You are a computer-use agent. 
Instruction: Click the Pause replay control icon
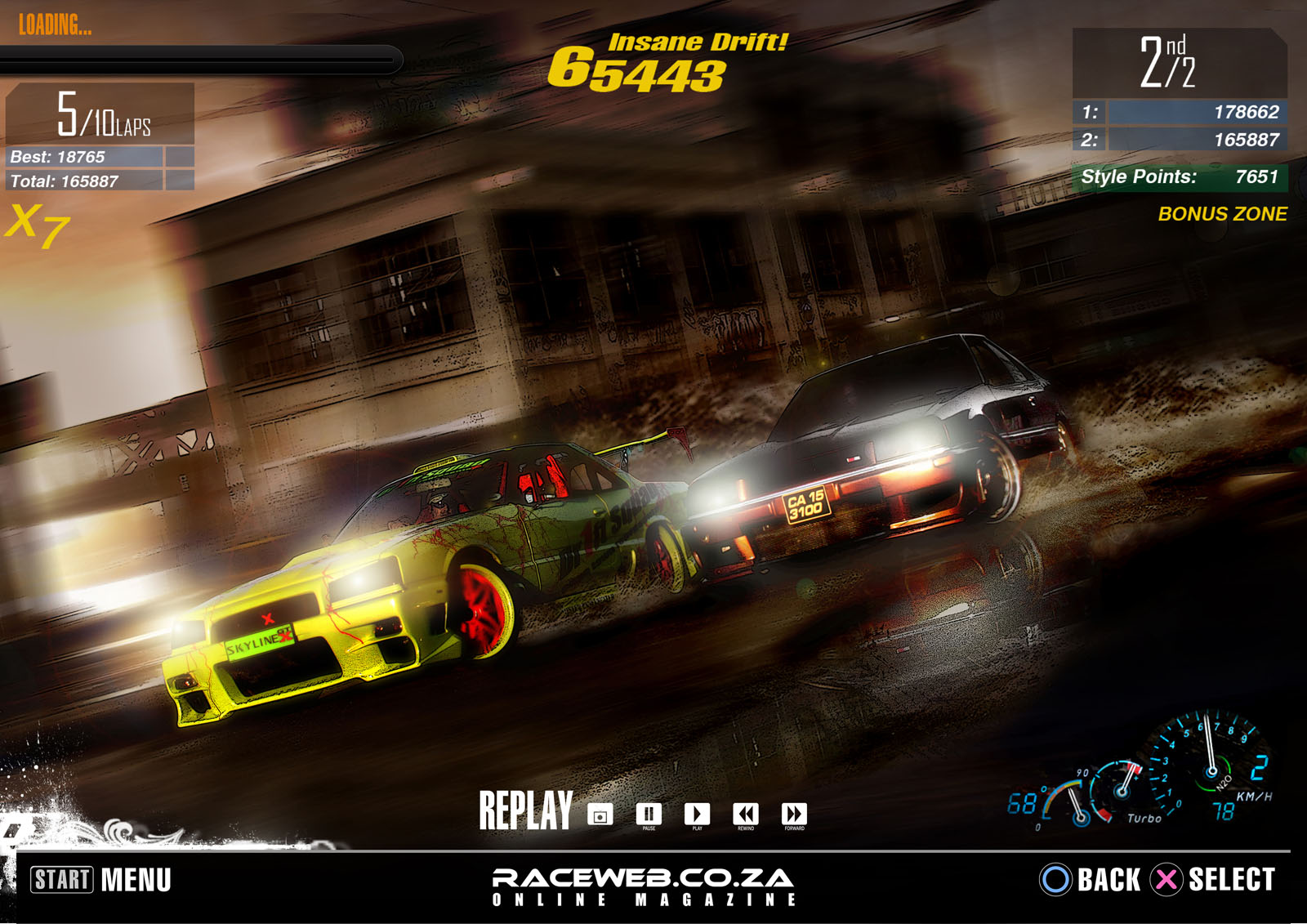648,814
